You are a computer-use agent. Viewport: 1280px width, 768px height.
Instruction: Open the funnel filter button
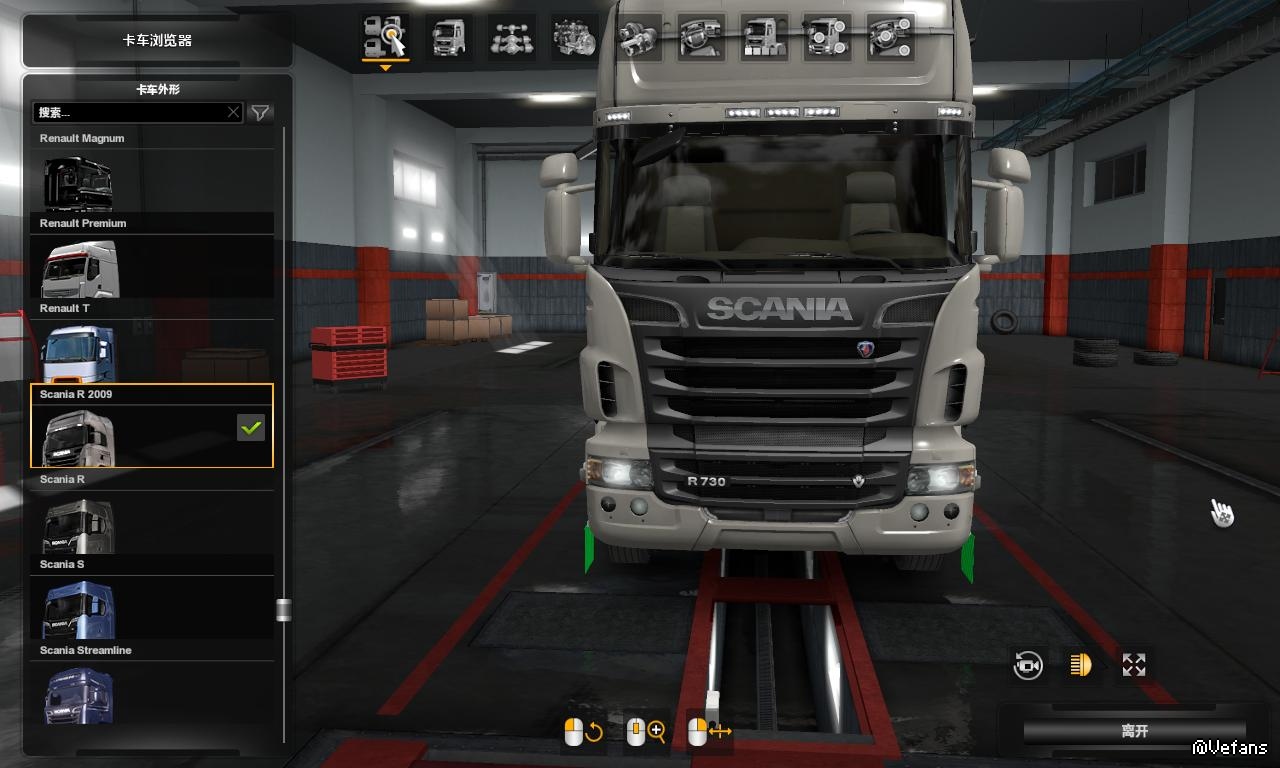point(260,113)
